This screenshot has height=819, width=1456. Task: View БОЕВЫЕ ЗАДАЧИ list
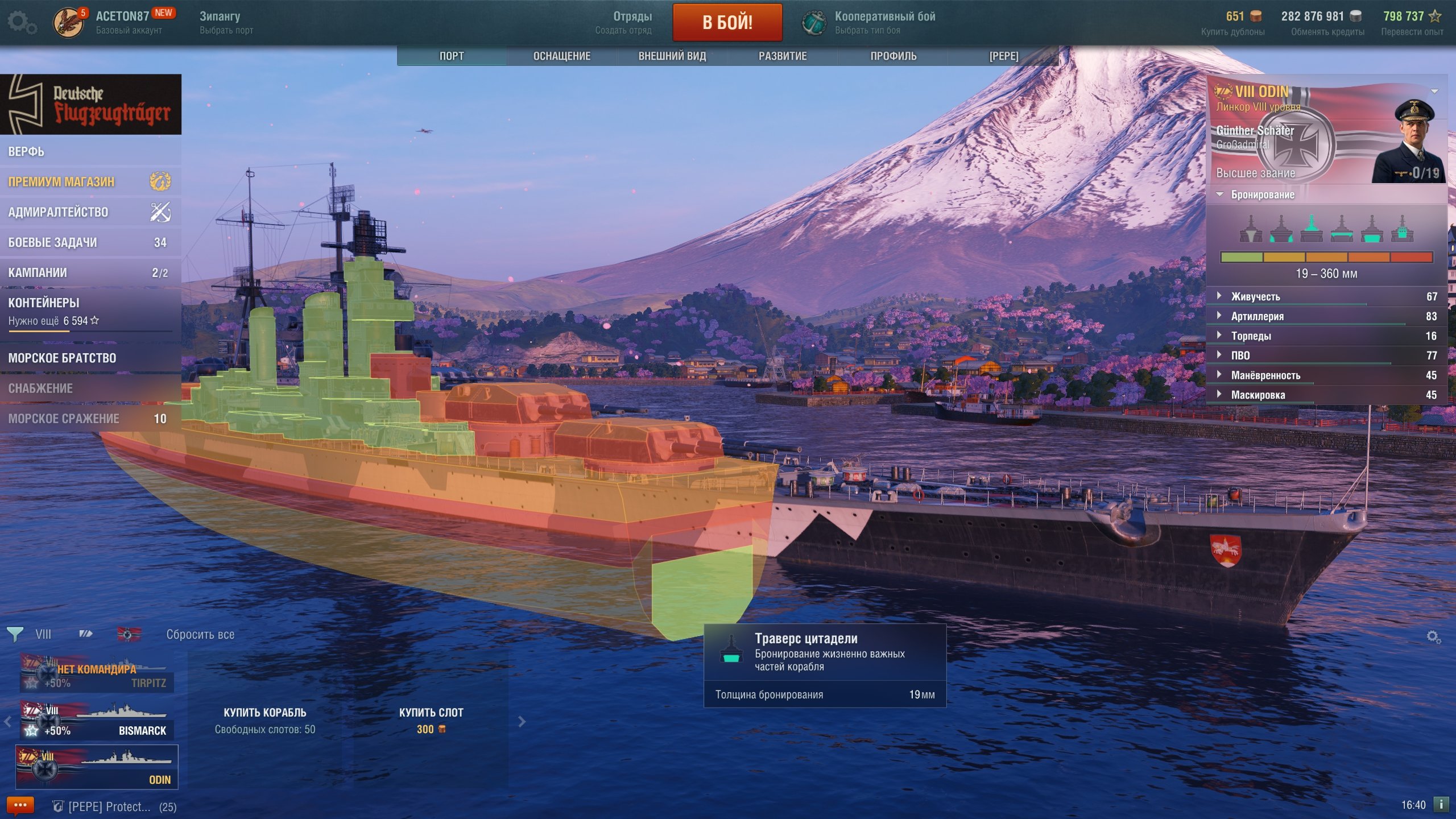click(52, 242)
